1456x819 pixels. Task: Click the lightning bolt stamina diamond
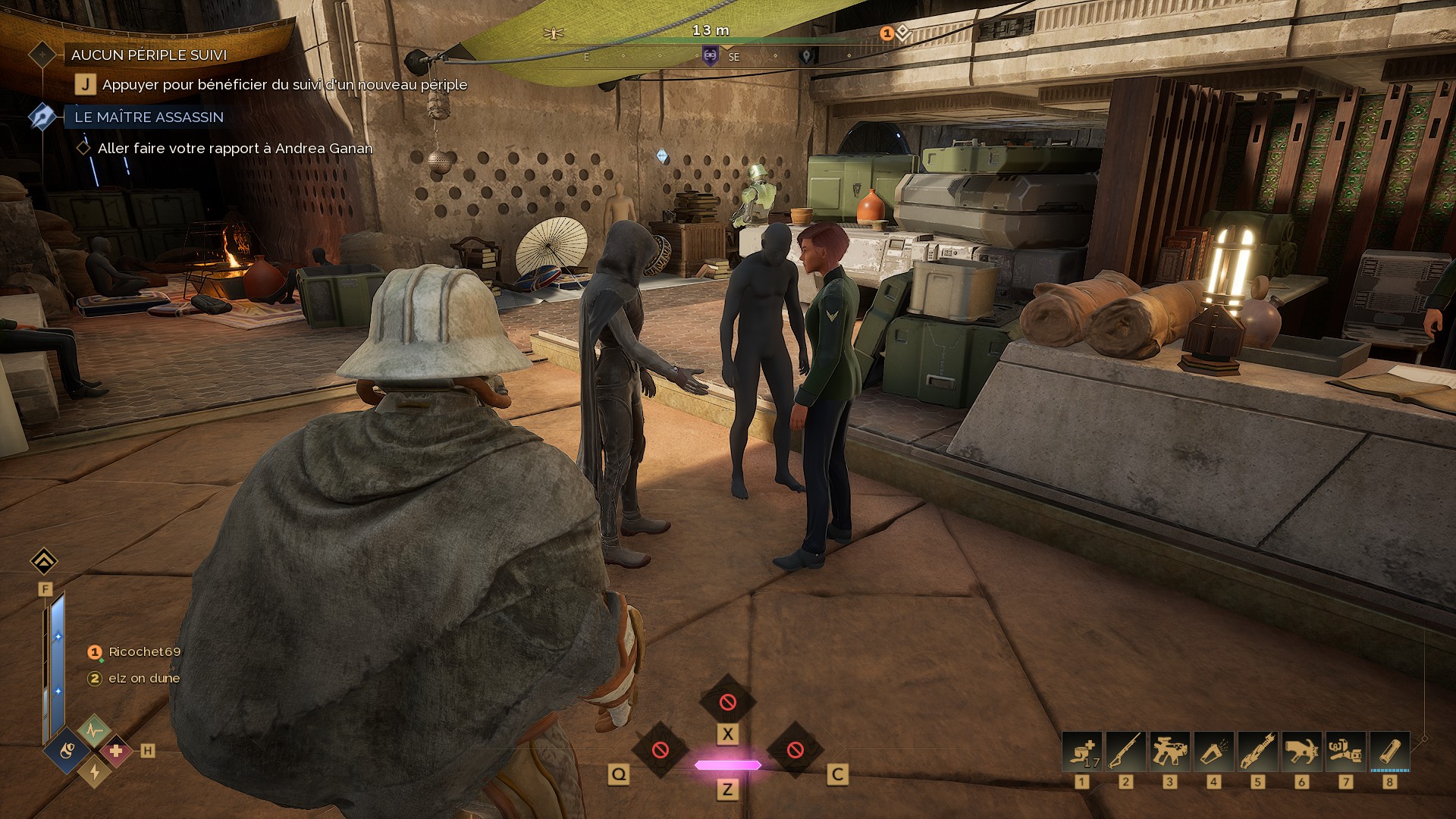pos(95,771)
